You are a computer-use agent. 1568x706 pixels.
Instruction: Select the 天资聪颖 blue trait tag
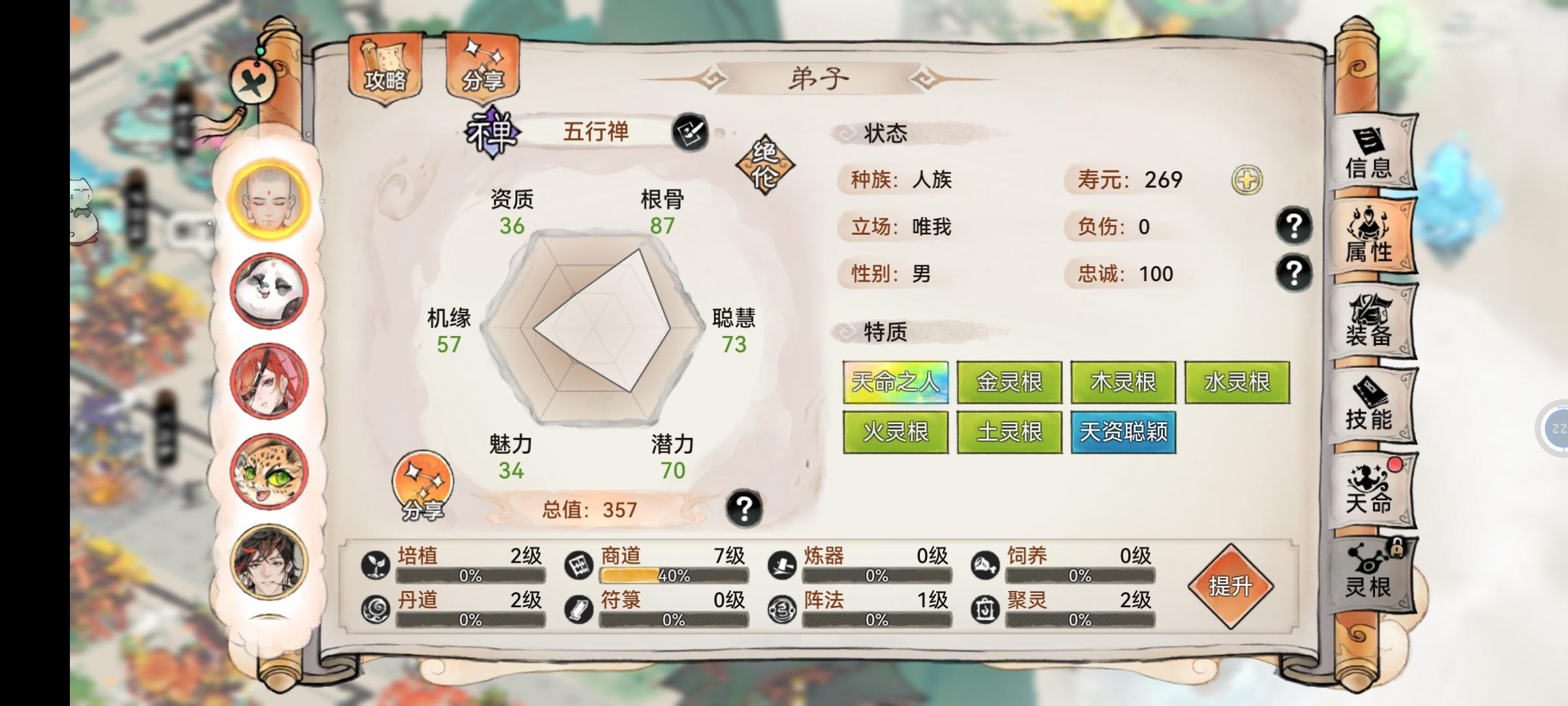[x=1123, y=433]
